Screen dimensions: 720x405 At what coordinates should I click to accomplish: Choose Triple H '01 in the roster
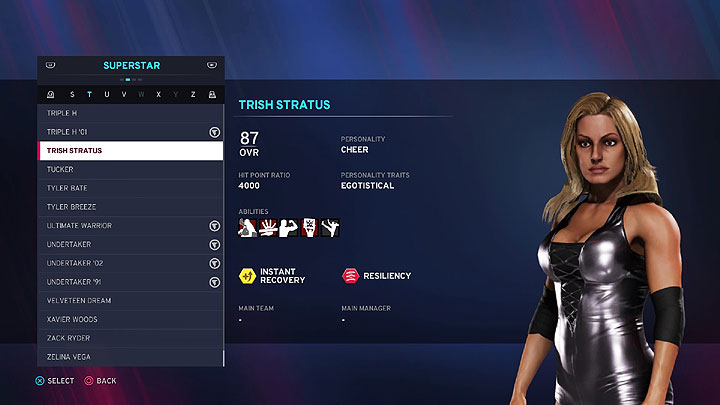point(130,132)
